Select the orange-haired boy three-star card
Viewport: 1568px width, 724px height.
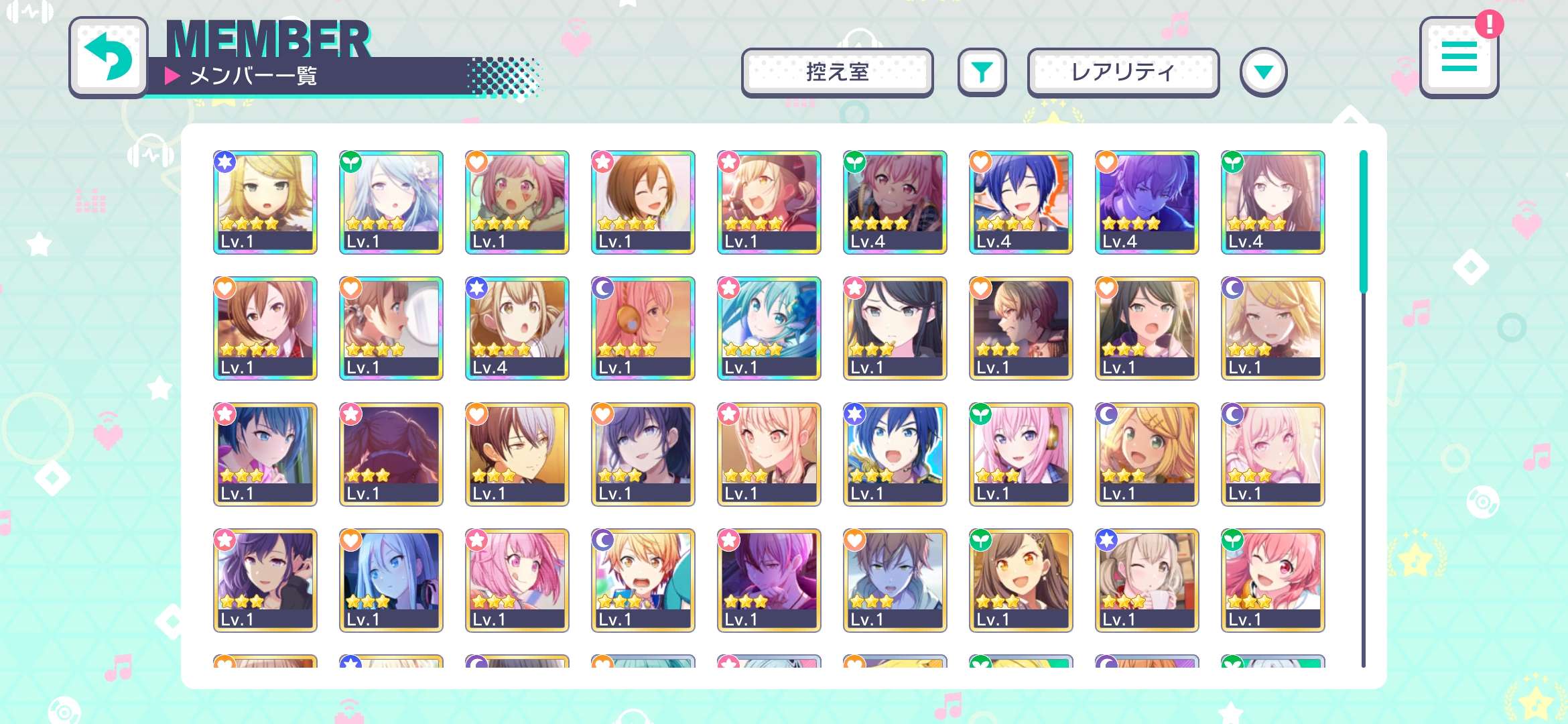(643, 580)
